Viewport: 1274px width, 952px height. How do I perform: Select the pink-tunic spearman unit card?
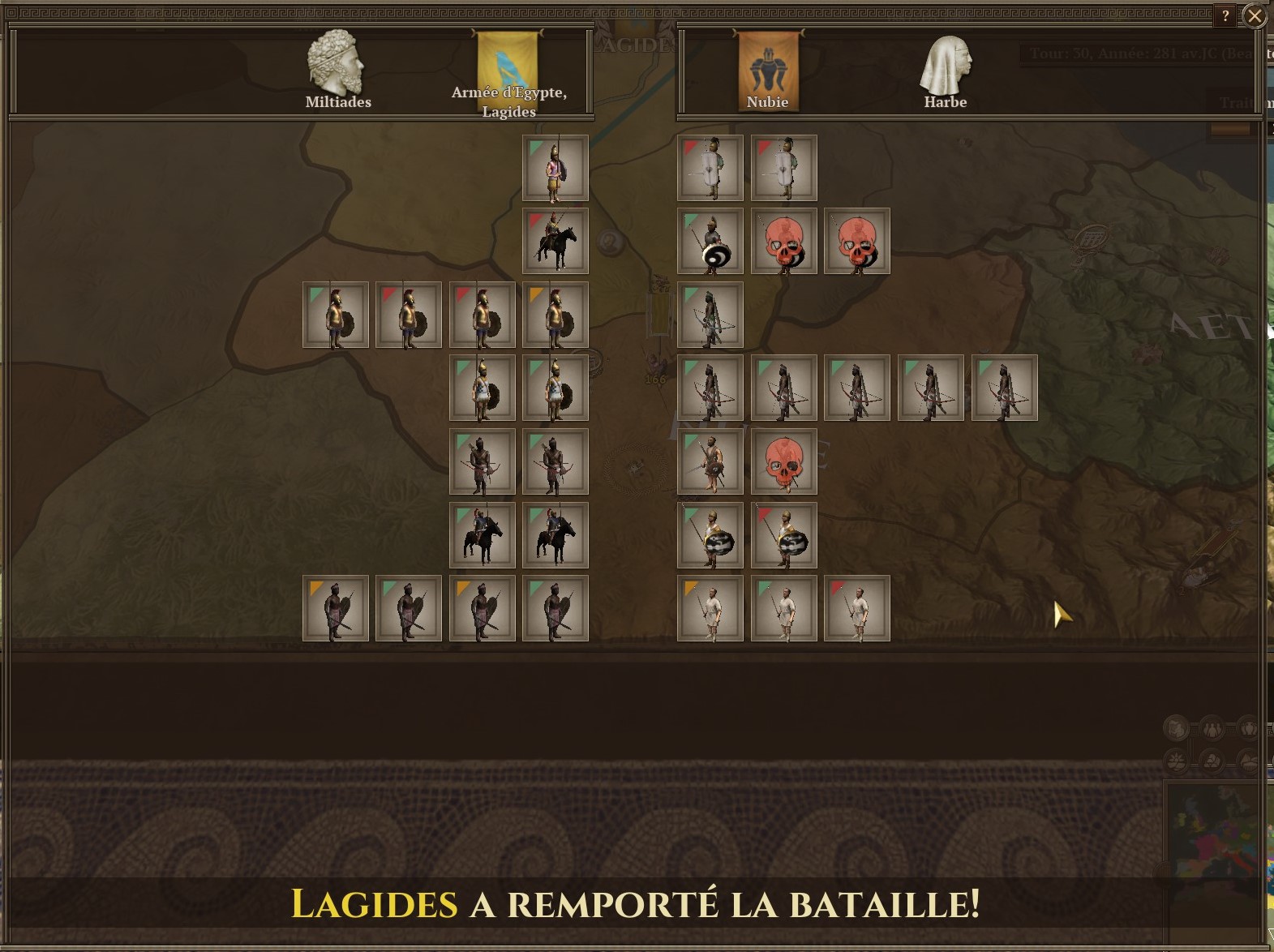pyautogui.click(x=555, y=169)
